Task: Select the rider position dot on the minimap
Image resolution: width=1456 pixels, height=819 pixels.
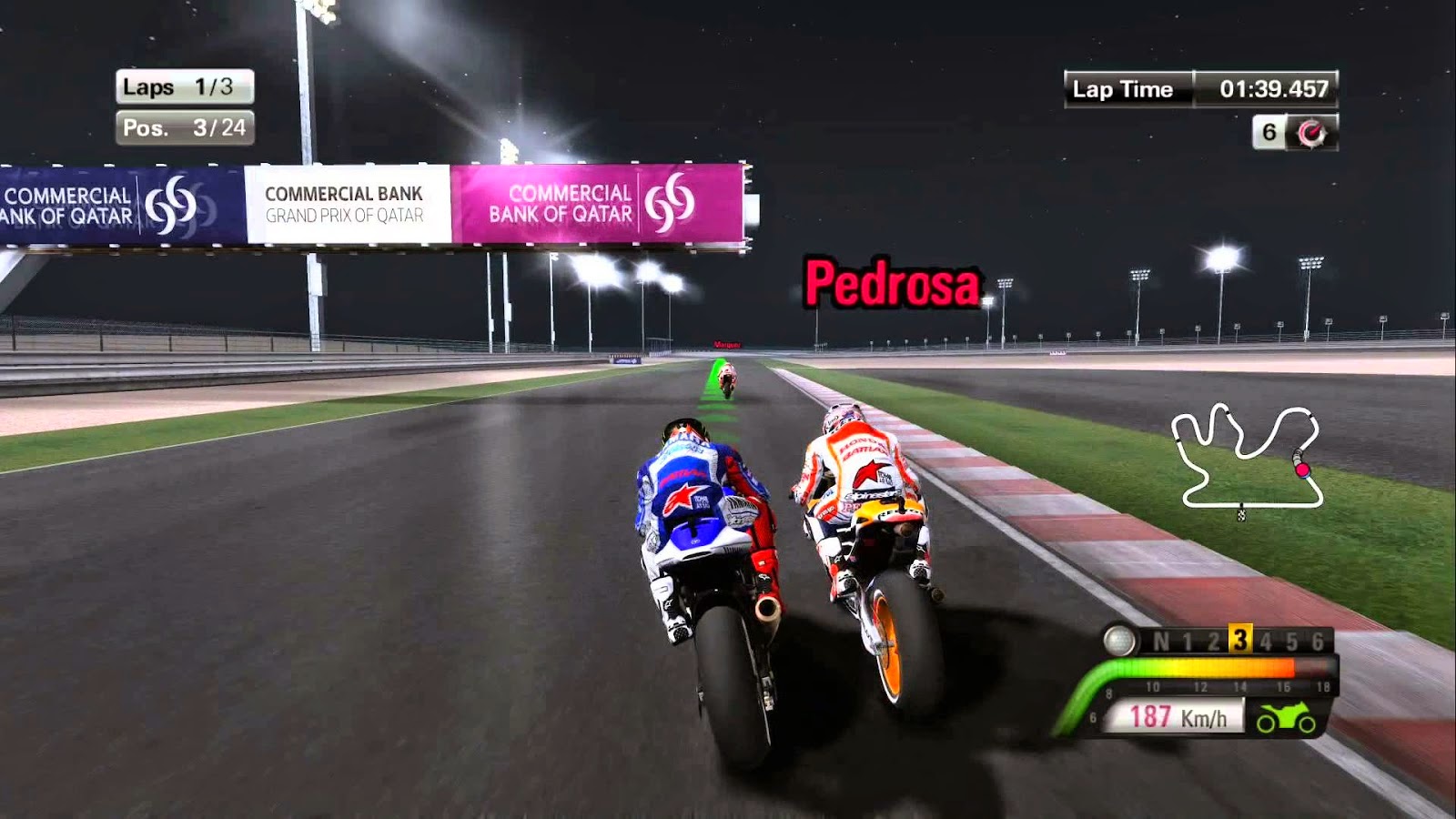Action: click(x=1304, y=470)
